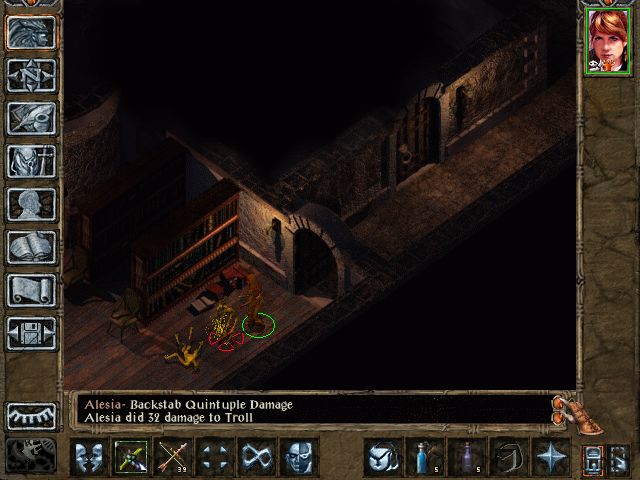
Task: Open the journal with quill icon
Action: [x=31, y=118]
